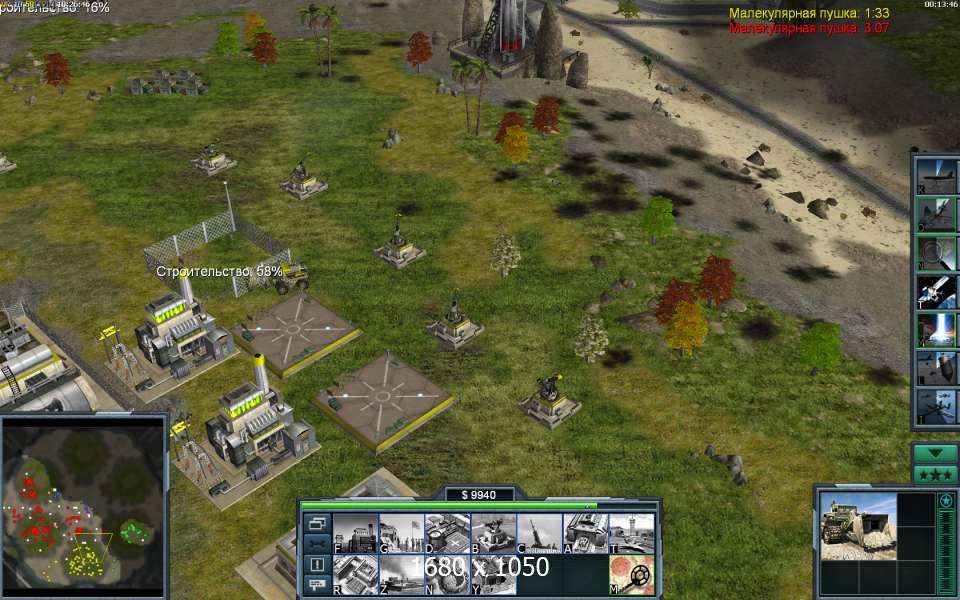Screen dimensions: 960x600
Task: Click the exclamation mark button
Action: (316, 564)
